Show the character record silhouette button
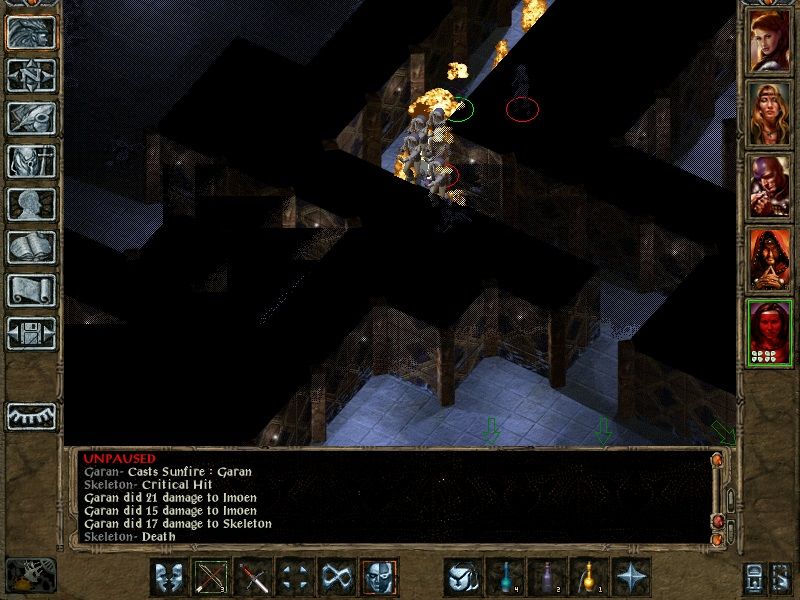 tap(31, 205)
